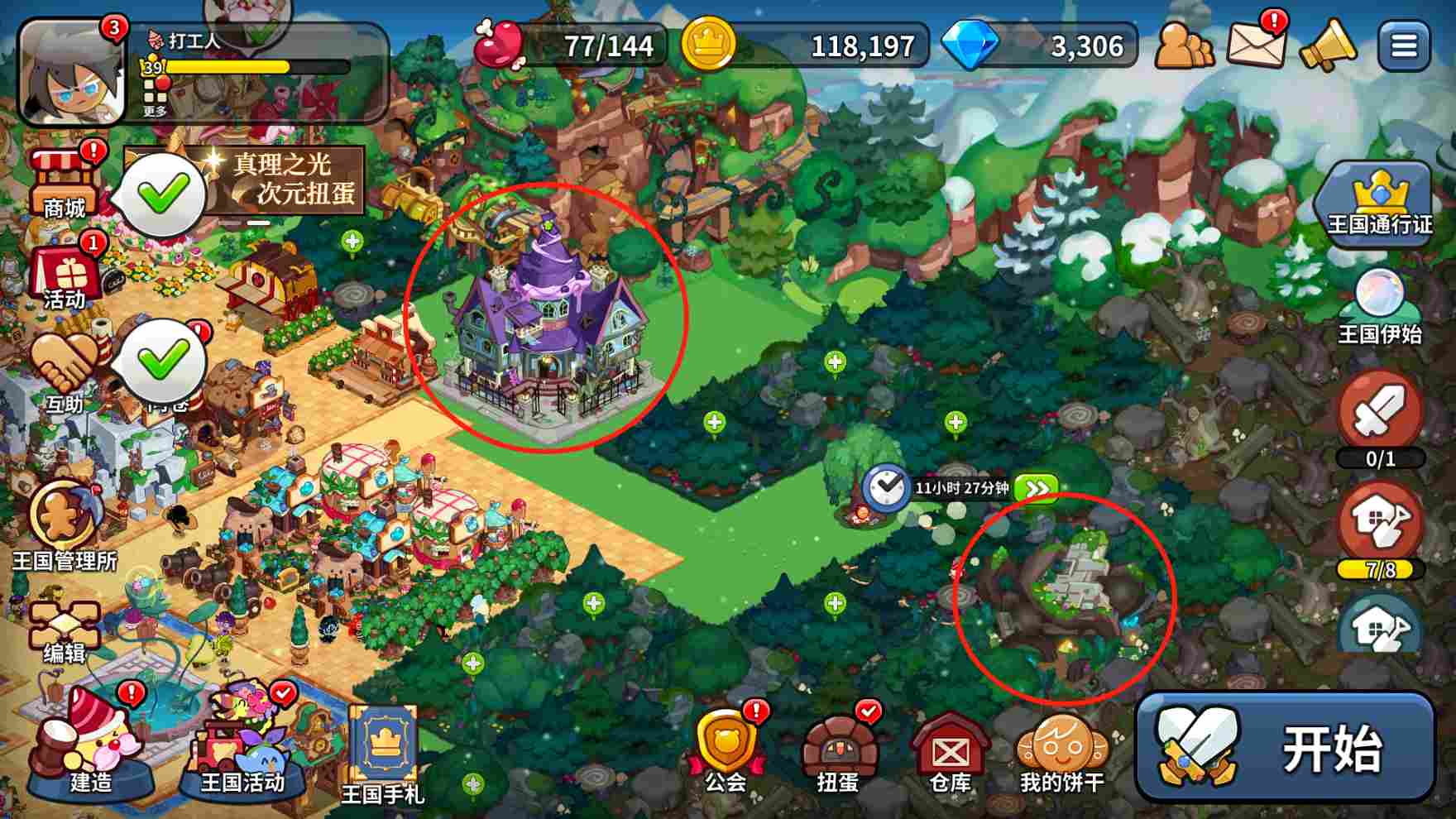Viewport: 1456px width, 819px height.
Task: Open the 王国手札 book
Action: pos(383,753)
